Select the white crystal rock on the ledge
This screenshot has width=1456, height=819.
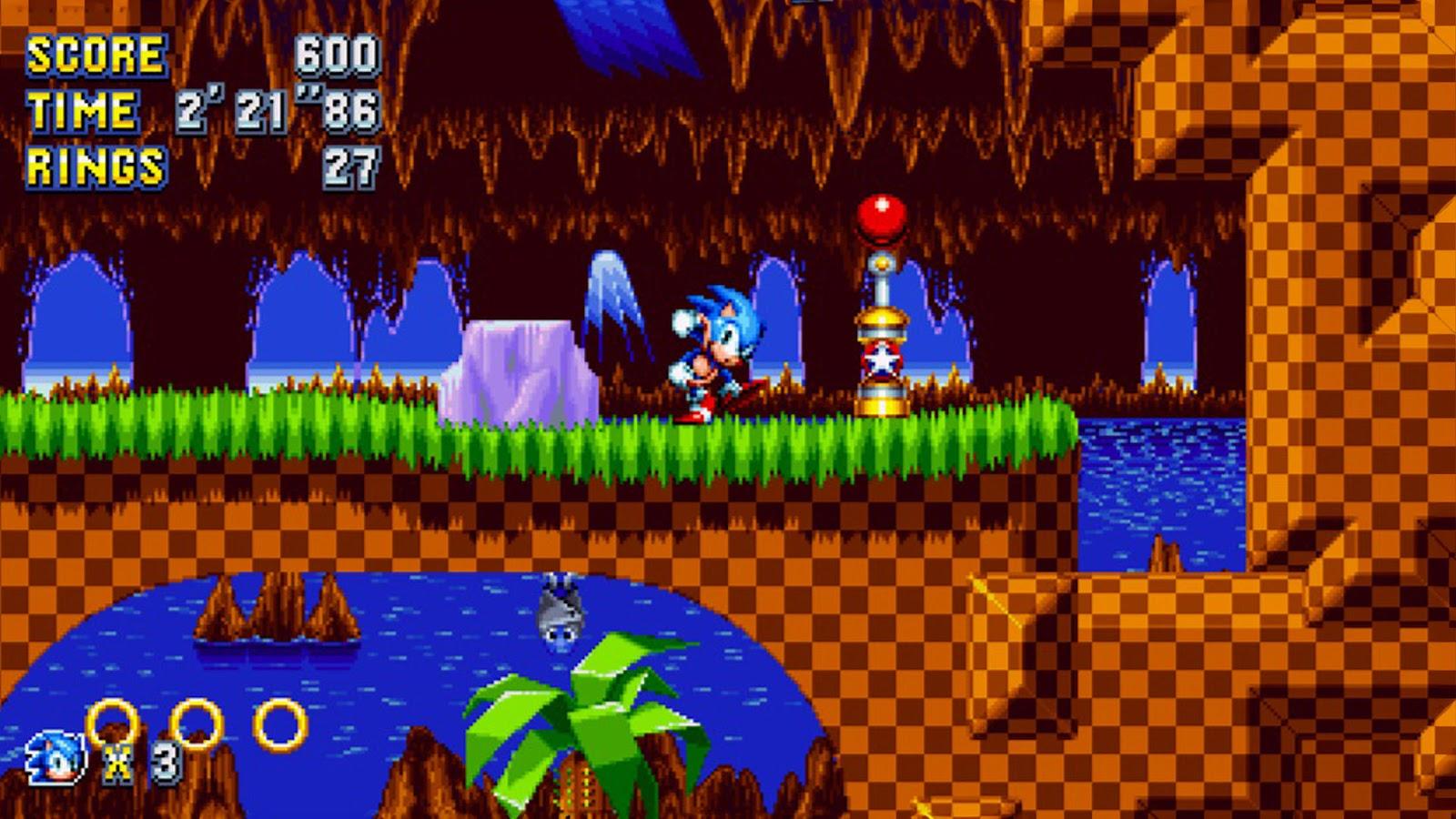[x=519, y=369]
